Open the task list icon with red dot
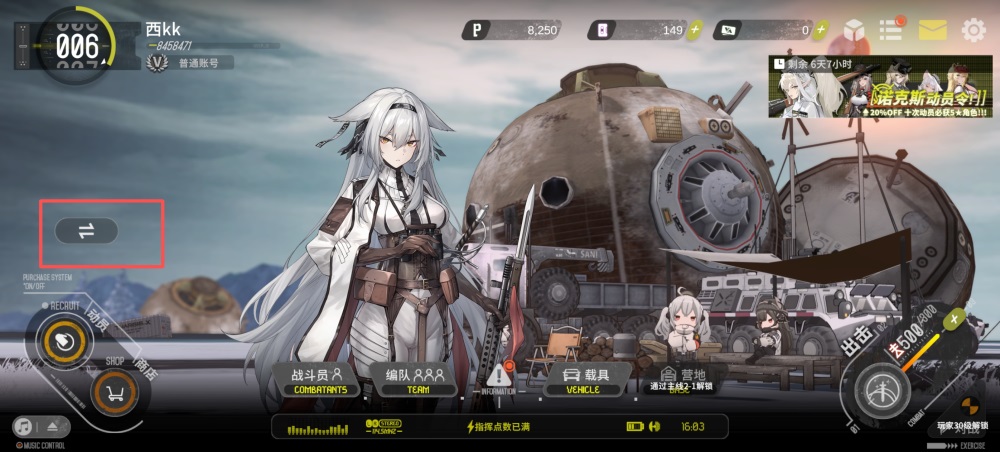The height and width of the screenshot is (452, 1000). pyautogui.click(x=891, y=29)
